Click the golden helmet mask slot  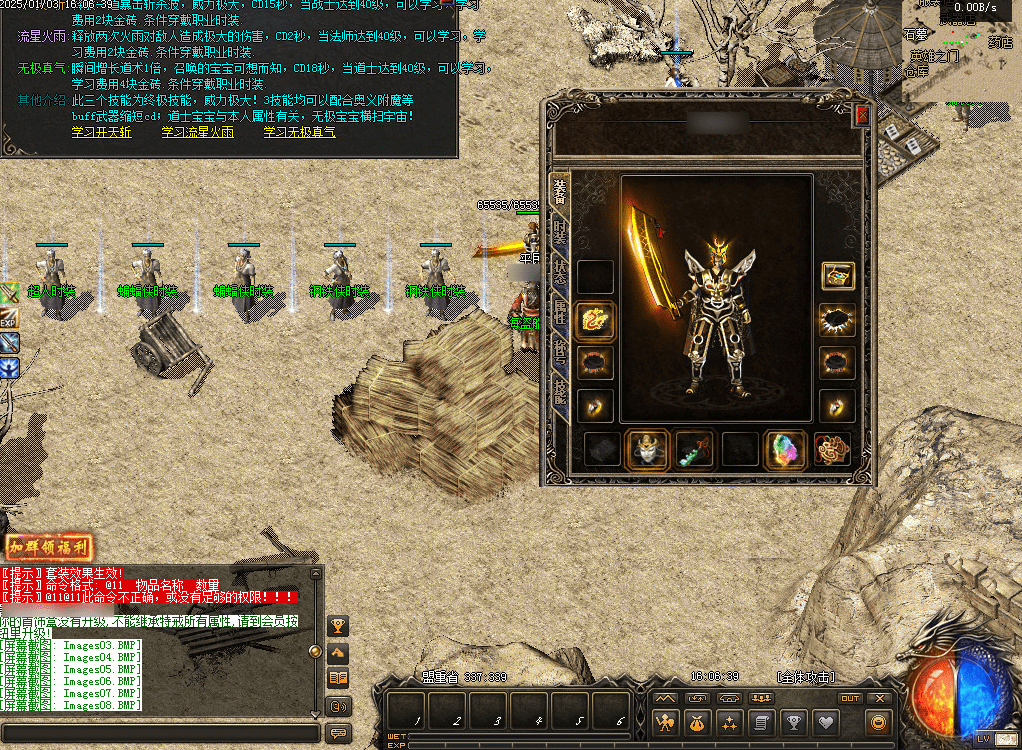click(x=647, y=451)
